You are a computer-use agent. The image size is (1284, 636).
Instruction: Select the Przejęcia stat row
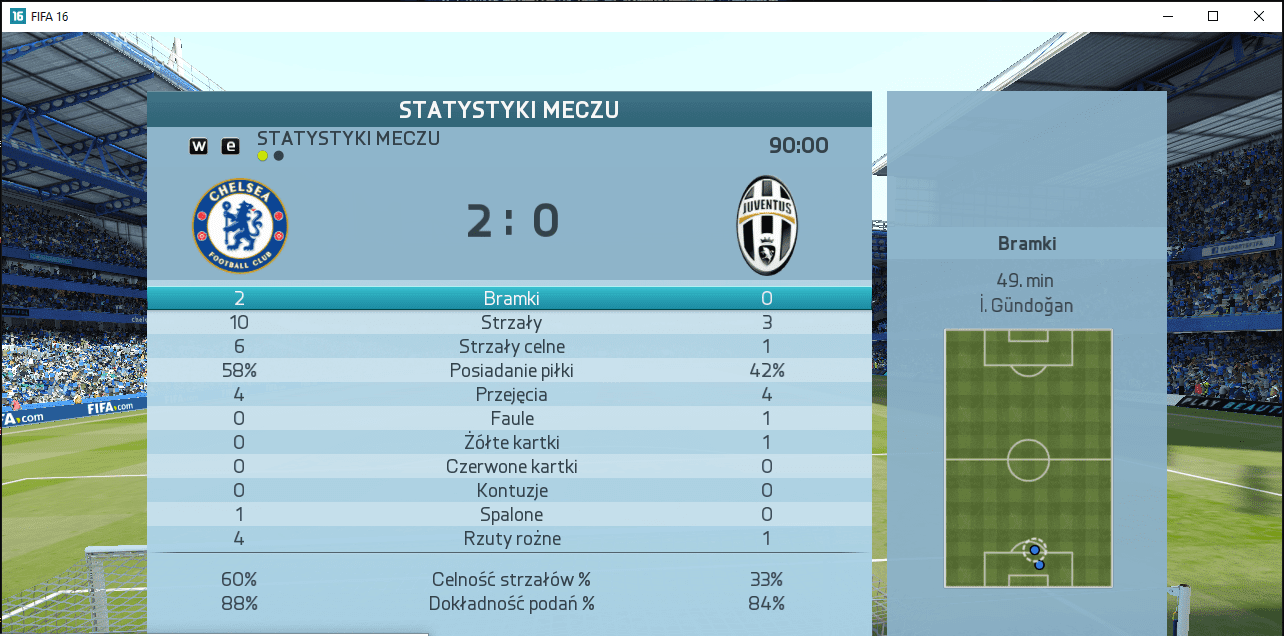click(511, 395)
